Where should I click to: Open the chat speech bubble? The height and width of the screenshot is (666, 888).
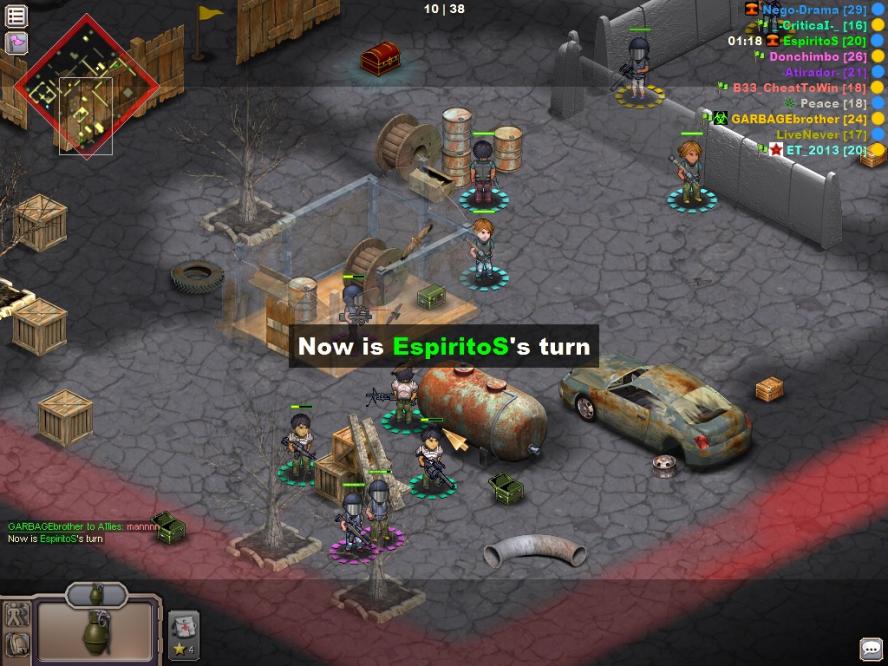(871, 648)
